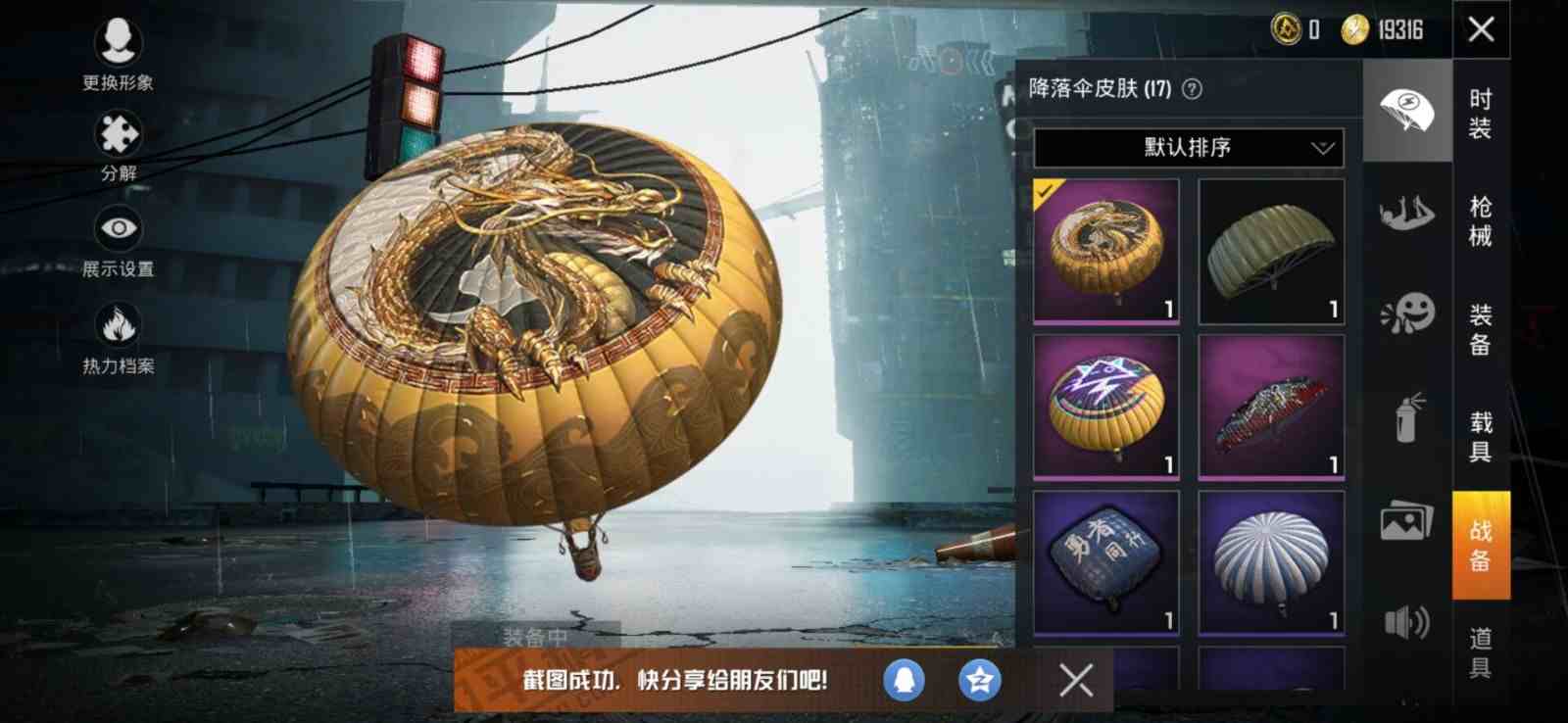Open 分解 dismantle tool
Image resolution: width=1568 pixels, height=723 pixels.
click(x=118, y=147)
